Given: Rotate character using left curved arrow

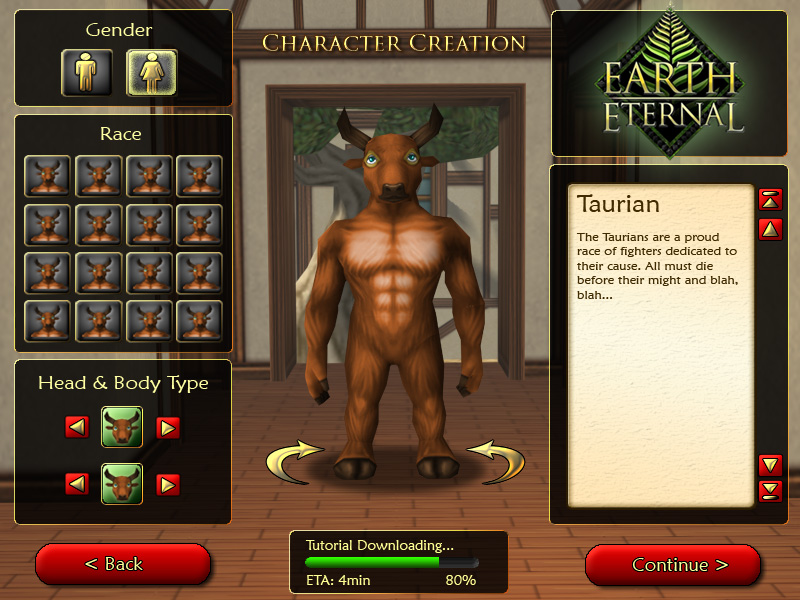Looking at the screenshot, I should coord(295,459).
